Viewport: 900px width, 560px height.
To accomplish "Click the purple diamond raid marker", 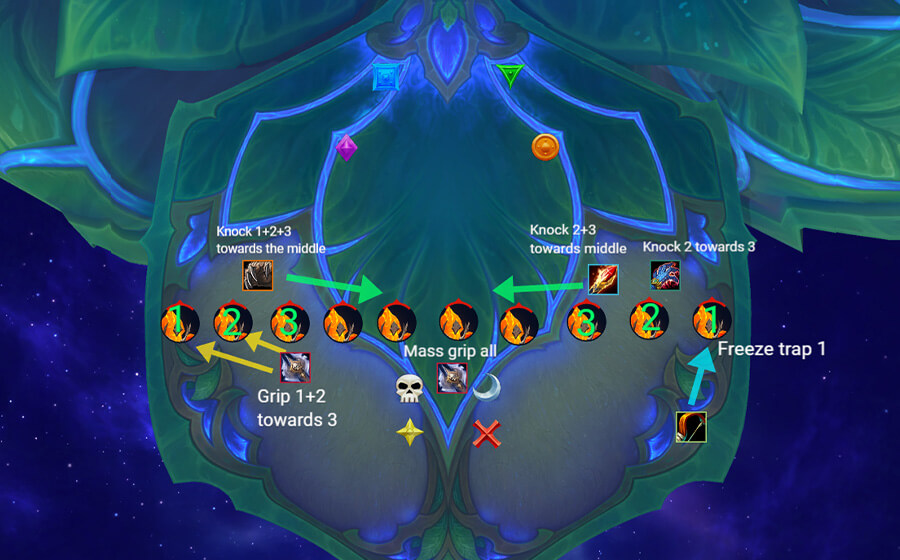I will point(346,147).
